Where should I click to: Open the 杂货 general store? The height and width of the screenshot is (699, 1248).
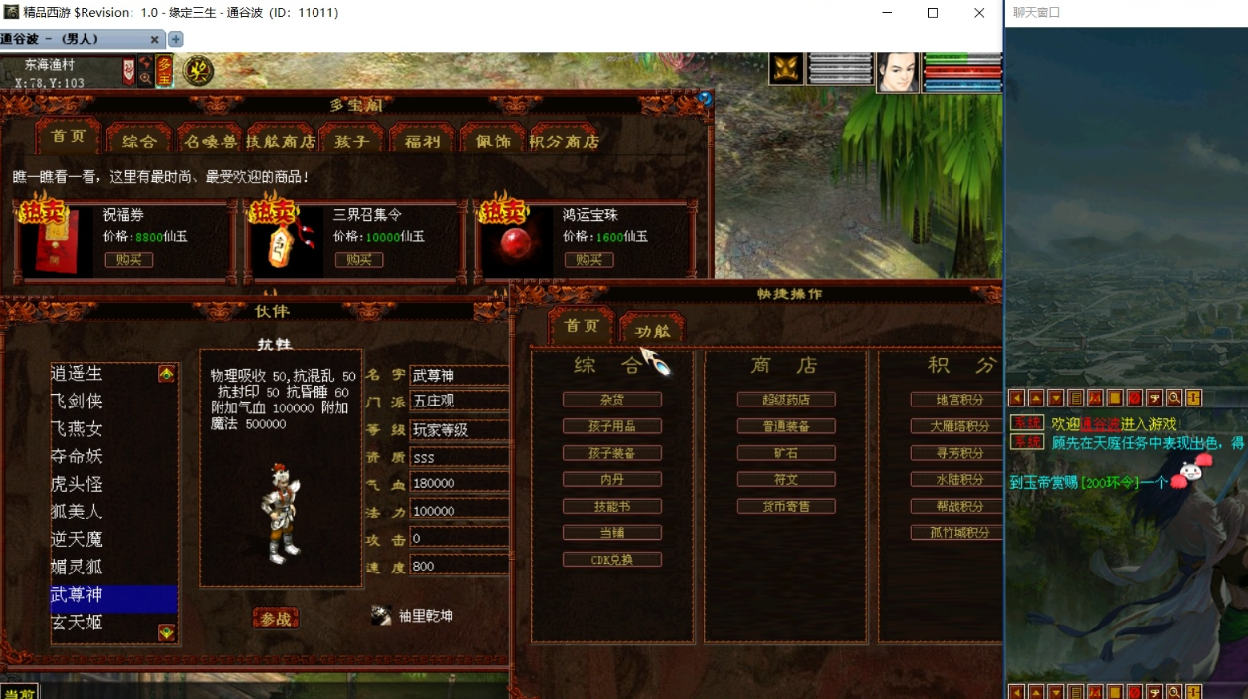(612, 400)
